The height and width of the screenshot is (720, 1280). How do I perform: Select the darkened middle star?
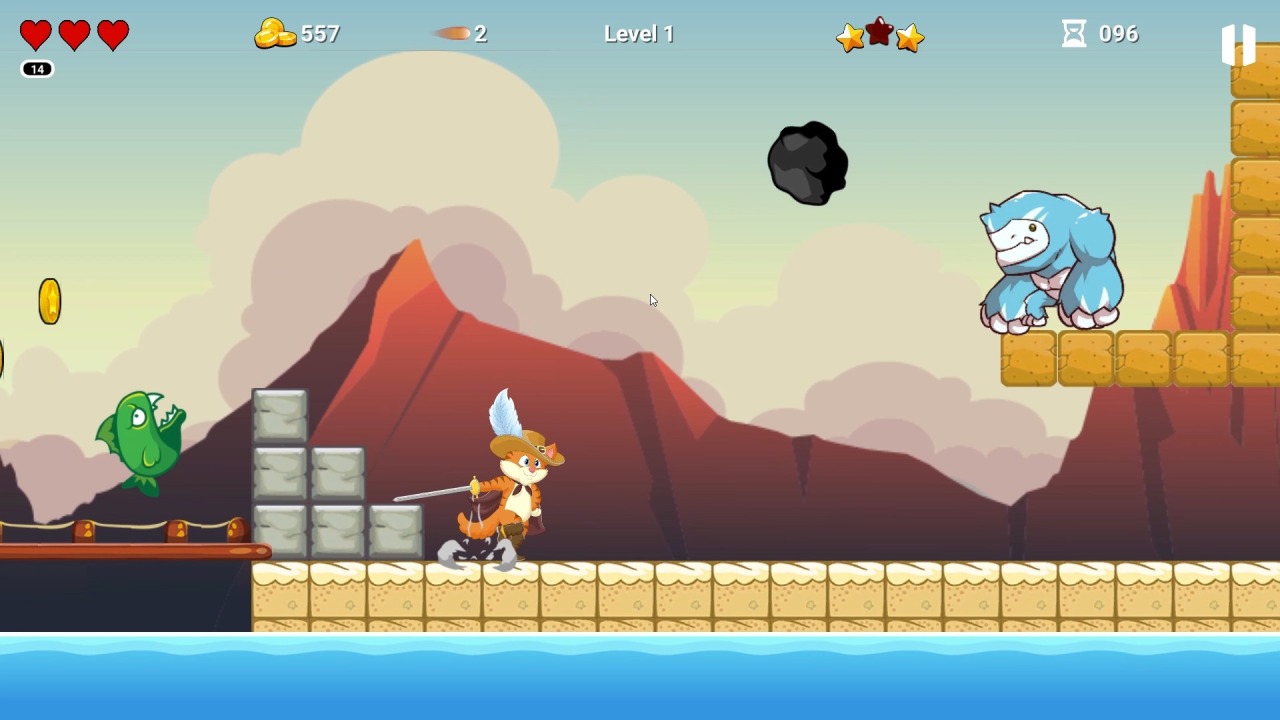(x=880, y=33)
